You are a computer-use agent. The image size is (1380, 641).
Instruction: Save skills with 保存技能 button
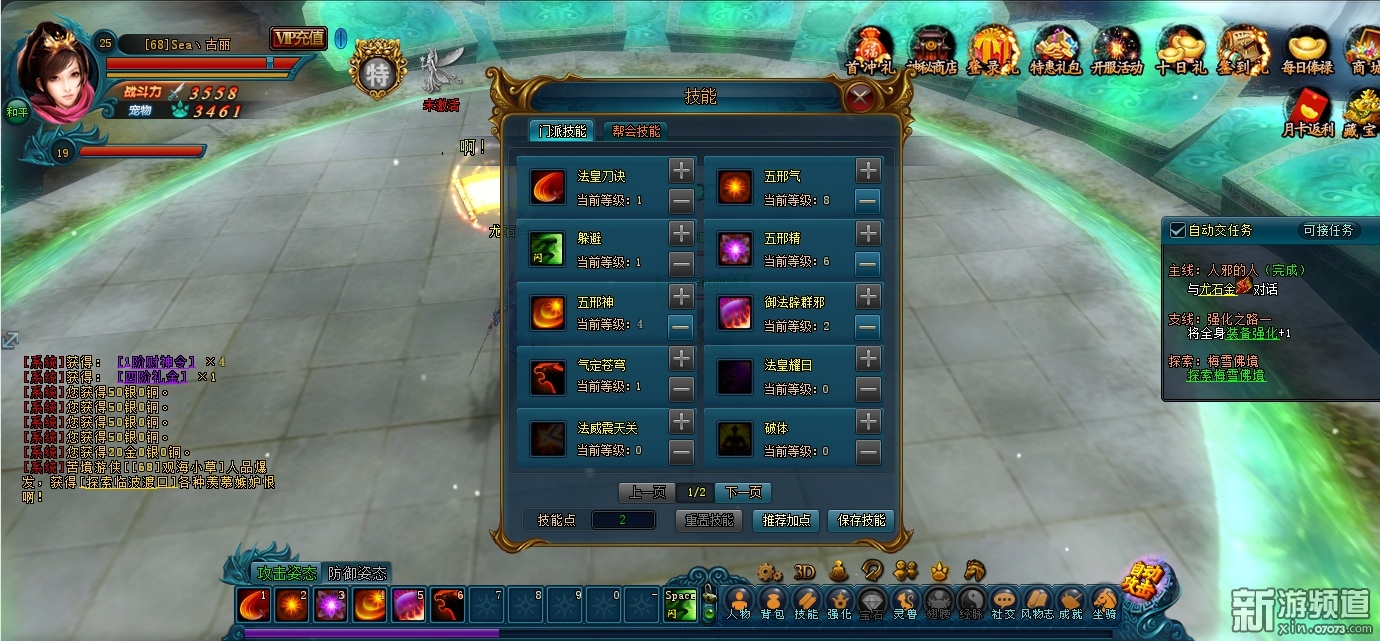pos(861,520)
